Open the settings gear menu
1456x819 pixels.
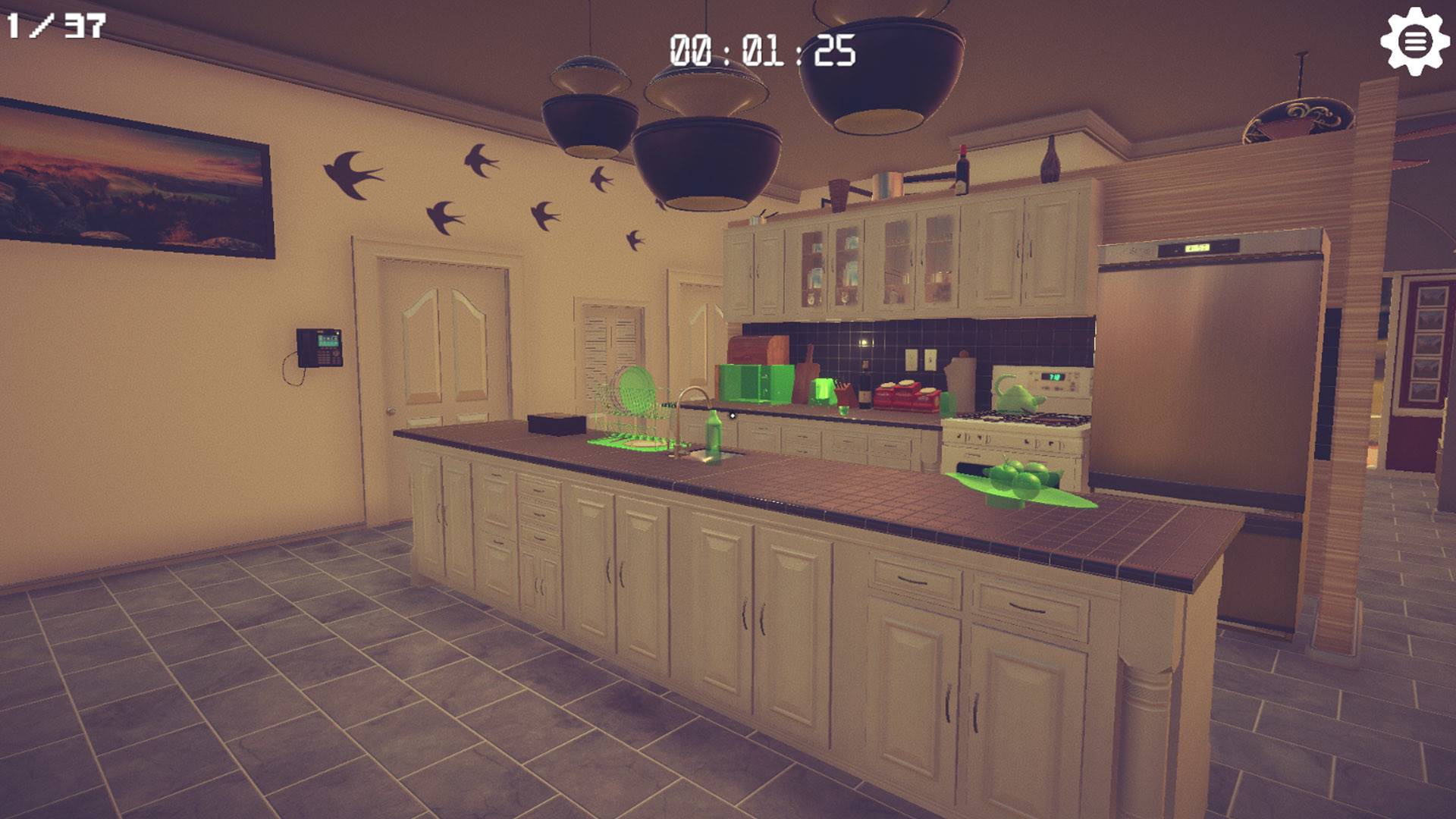pyautogui.click(x=1415, y=42)
